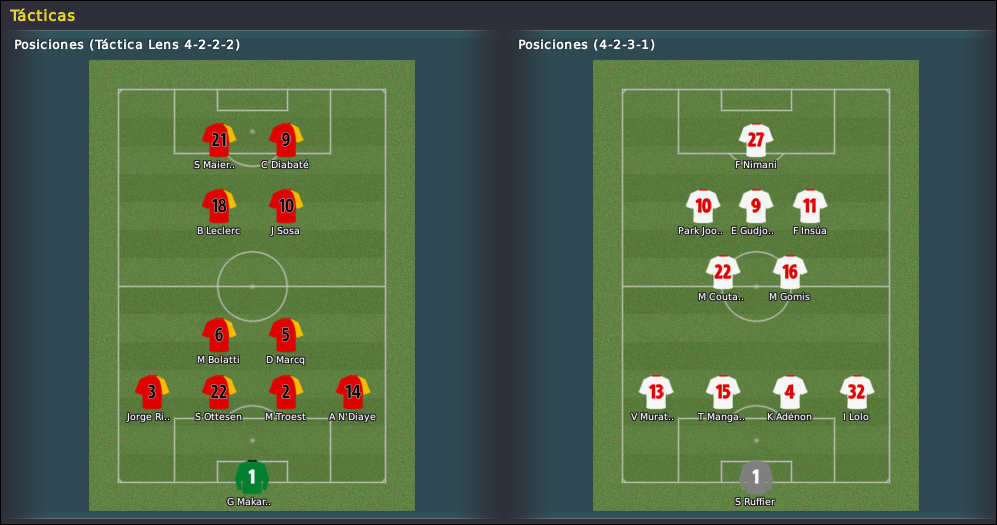Click F Insúa's number 11 shirt
The height and width of the screenshot is (525, 997).
coord(809,206)
